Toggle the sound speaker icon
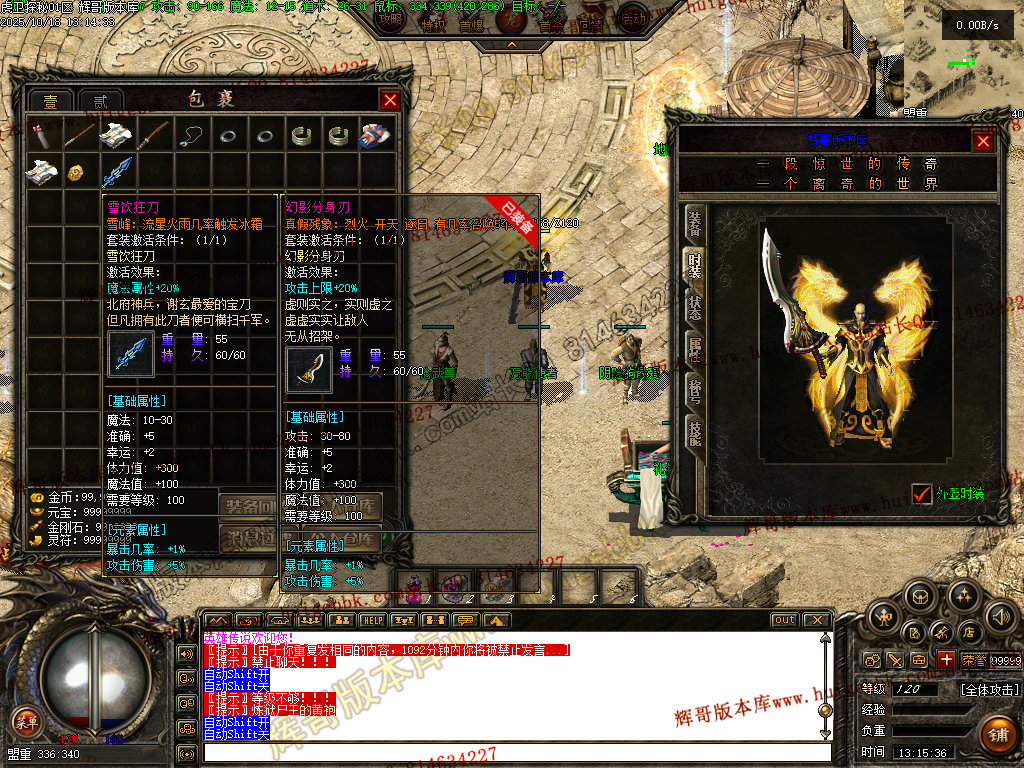This screenshot has width=1024, height=768. coord(999,616)
